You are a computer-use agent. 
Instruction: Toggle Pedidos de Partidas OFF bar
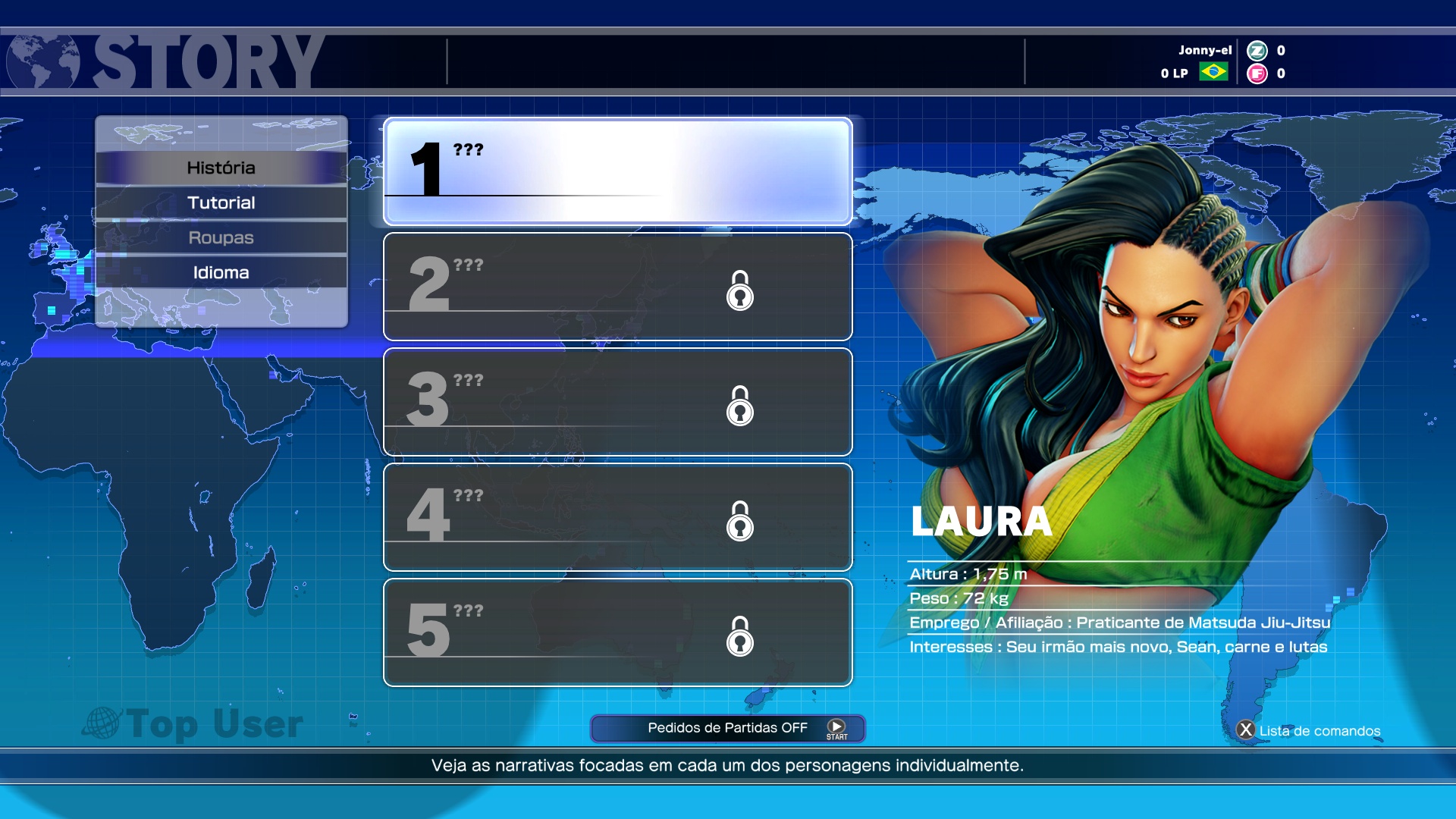pyautogui.click(x=726, y=728)
